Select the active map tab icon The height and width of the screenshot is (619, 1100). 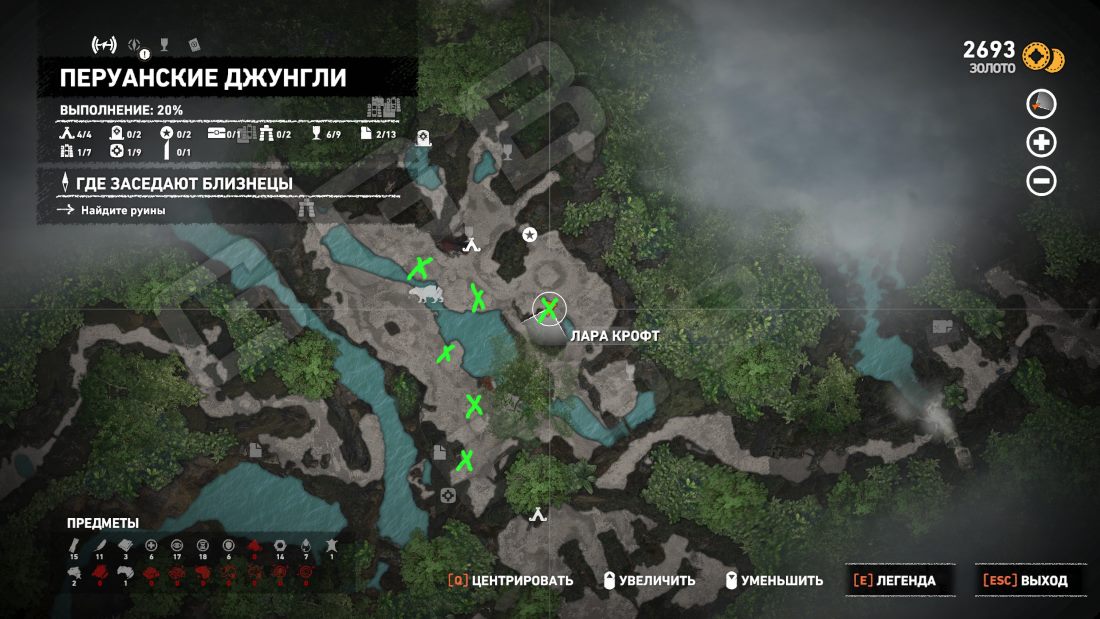[104, 44]
